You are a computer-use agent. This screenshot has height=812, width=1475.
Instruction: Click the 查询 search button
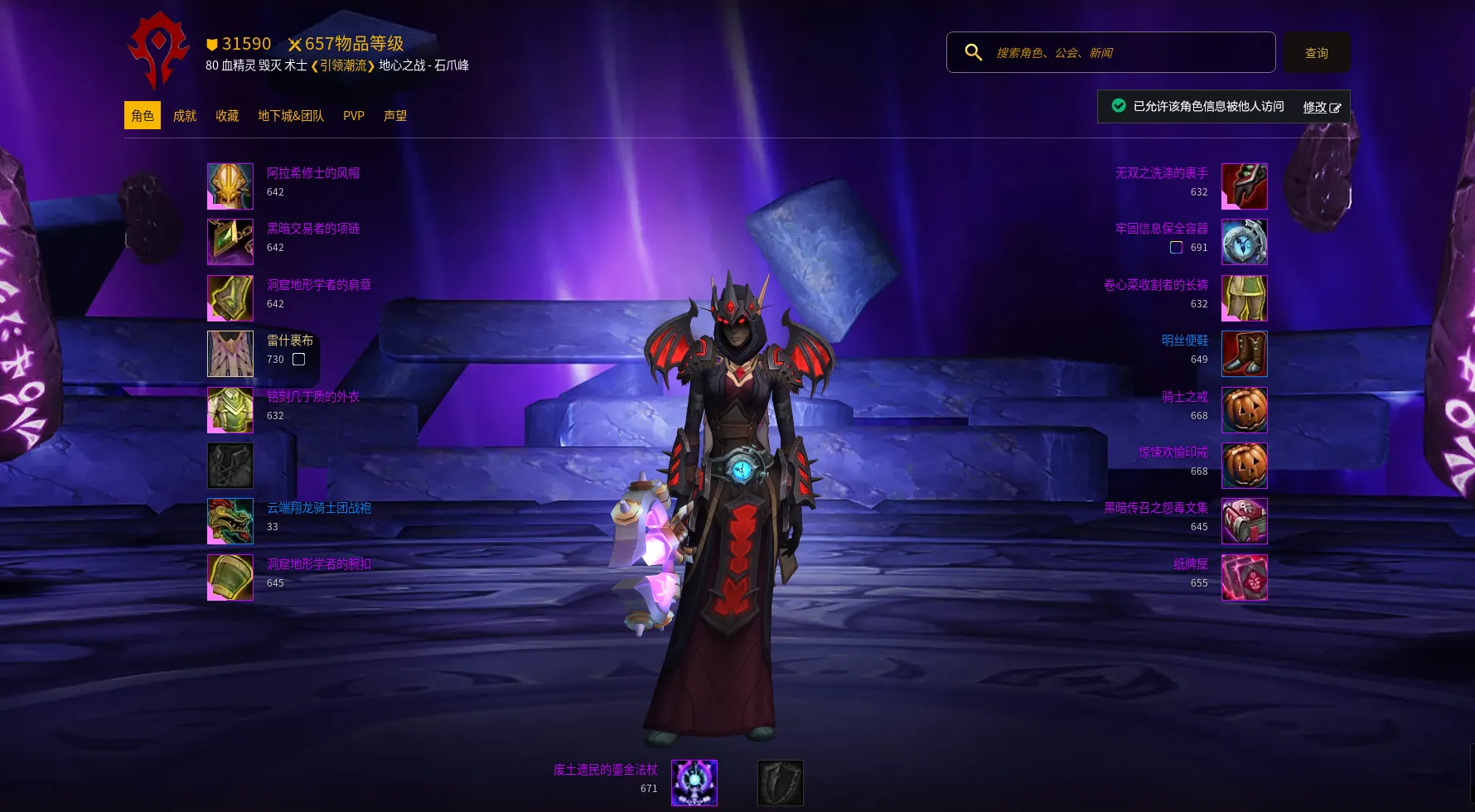pyautogui.click(x=1316, y=53)
